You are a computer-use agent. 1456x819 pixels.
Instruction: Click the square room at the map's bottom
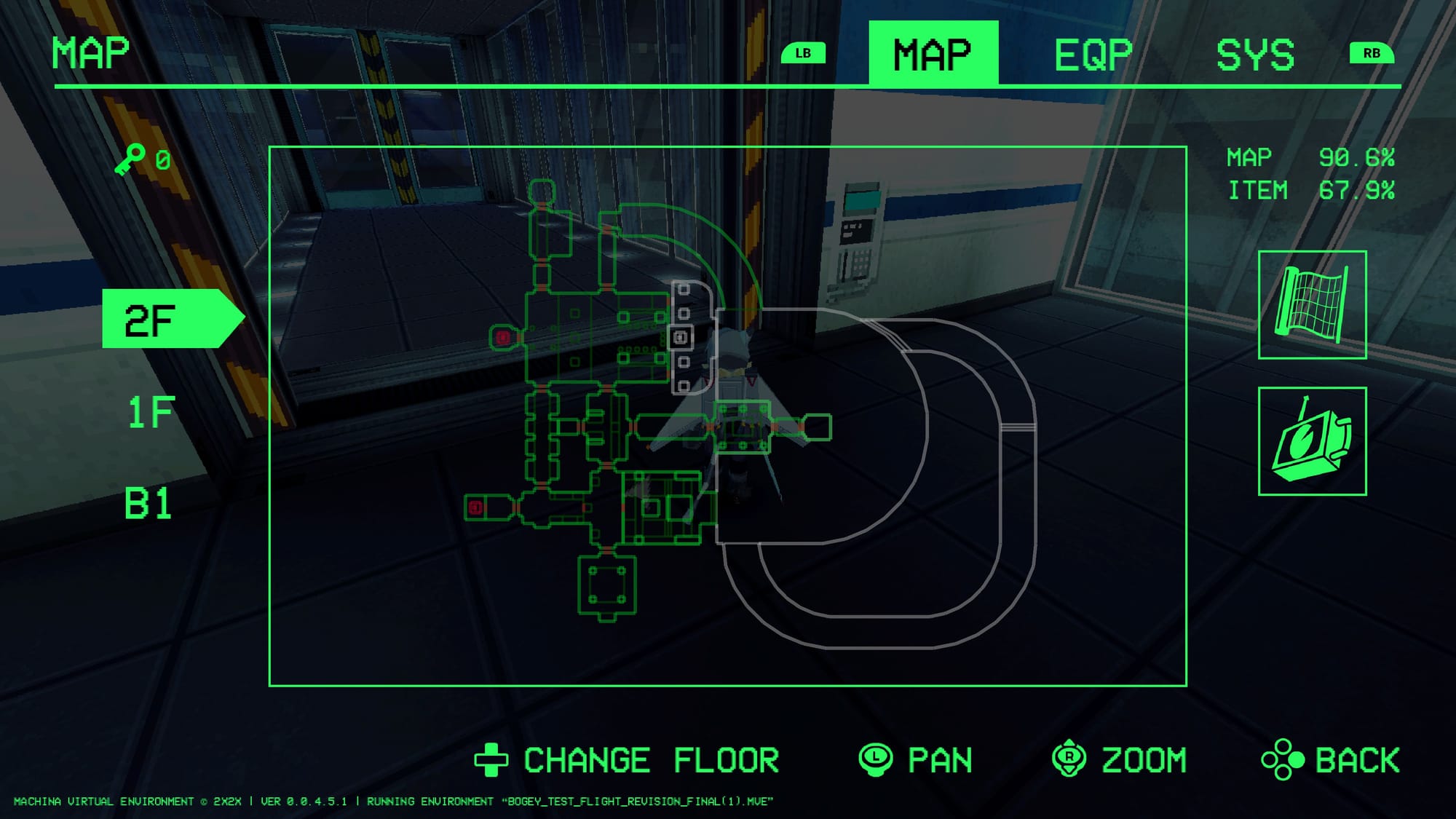607,585
